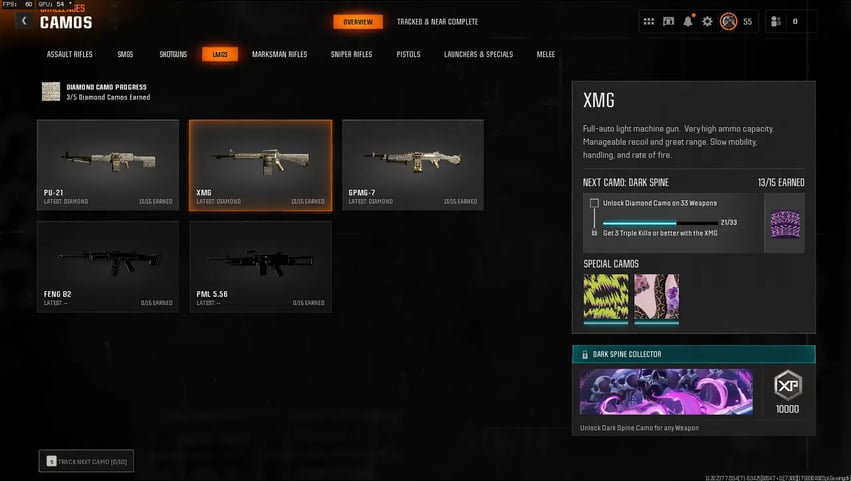This screenshot has width=851, height=481.
Task: Open the Sniper Rifles category
Action: tap(351, 54)
